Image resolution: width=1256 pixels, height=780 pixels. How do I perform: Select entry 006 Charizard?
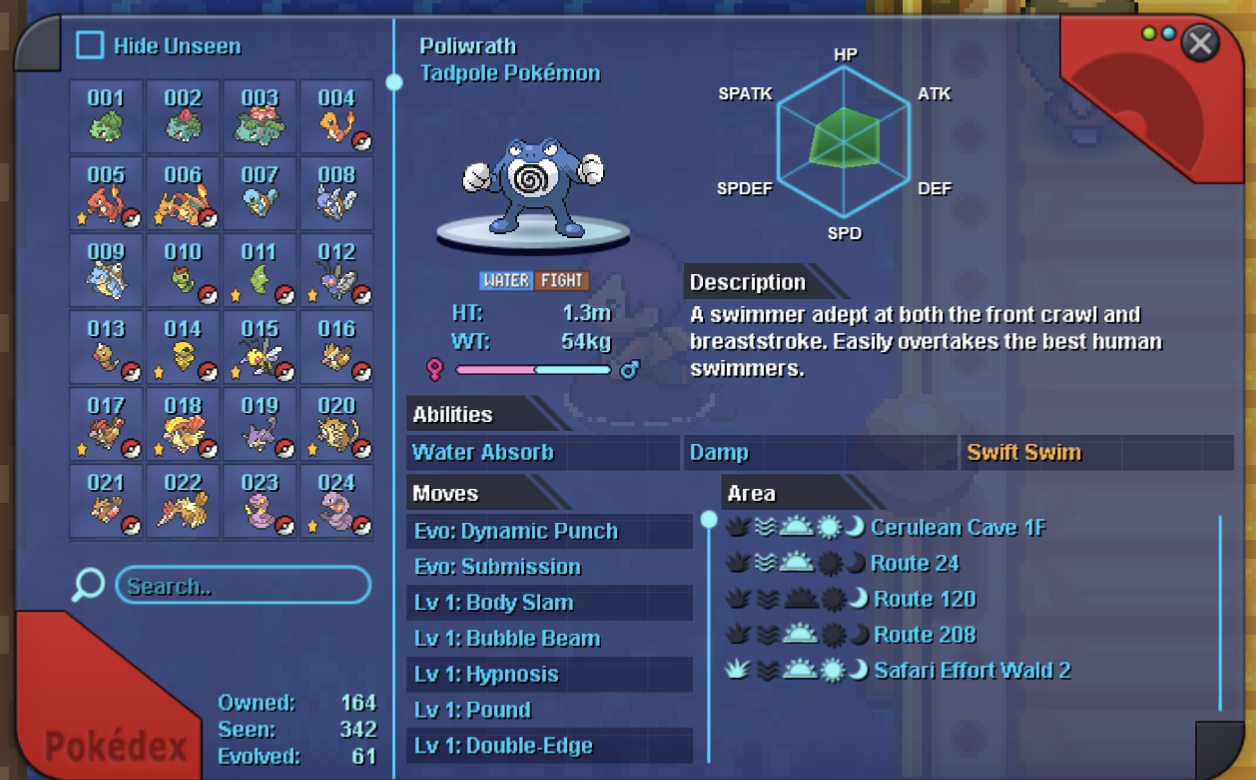coord(183,193)
